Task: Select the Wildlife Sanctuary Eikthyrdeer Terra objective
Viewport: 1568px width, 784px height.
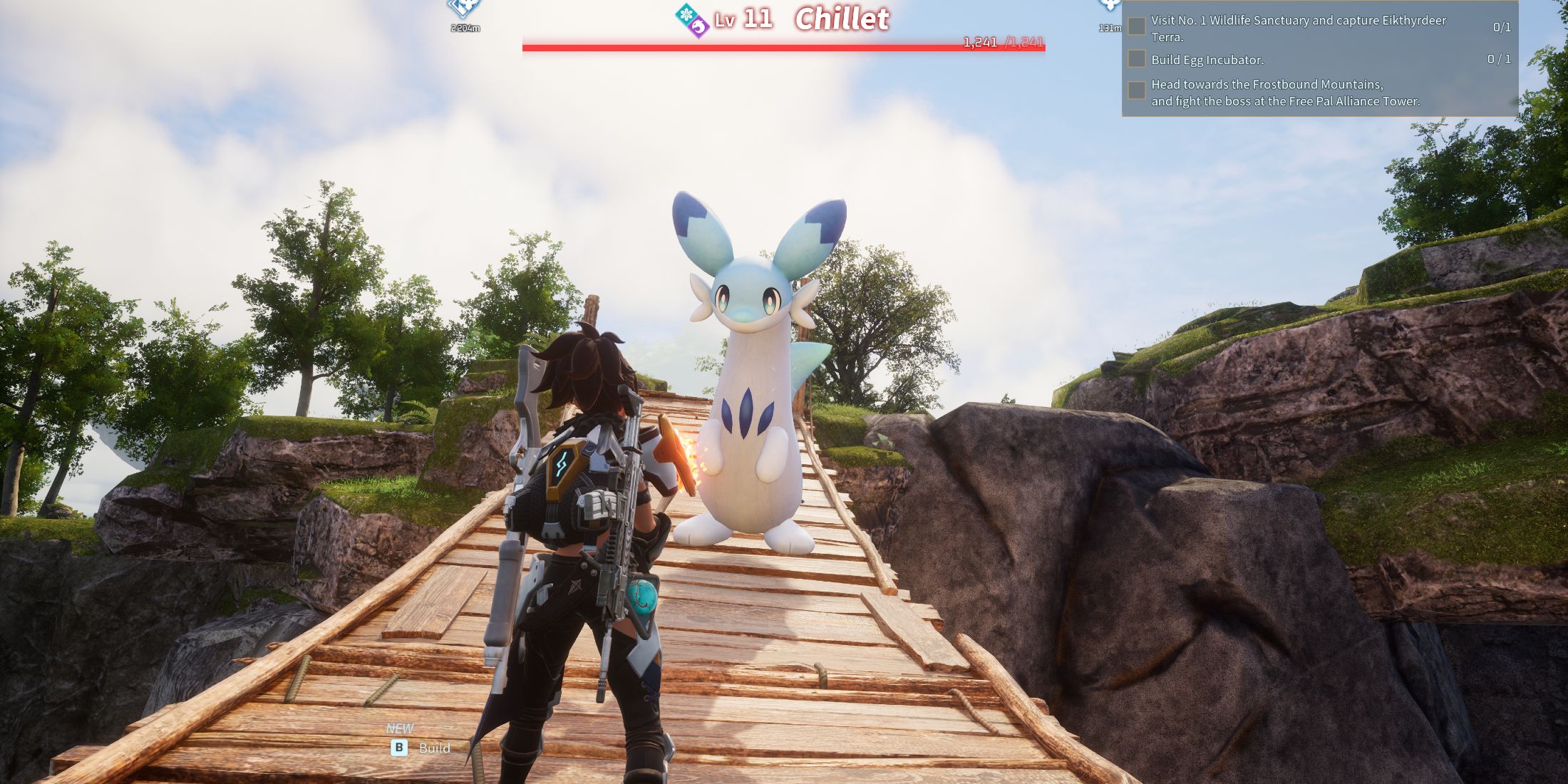Action: (x=1298, y=28)
